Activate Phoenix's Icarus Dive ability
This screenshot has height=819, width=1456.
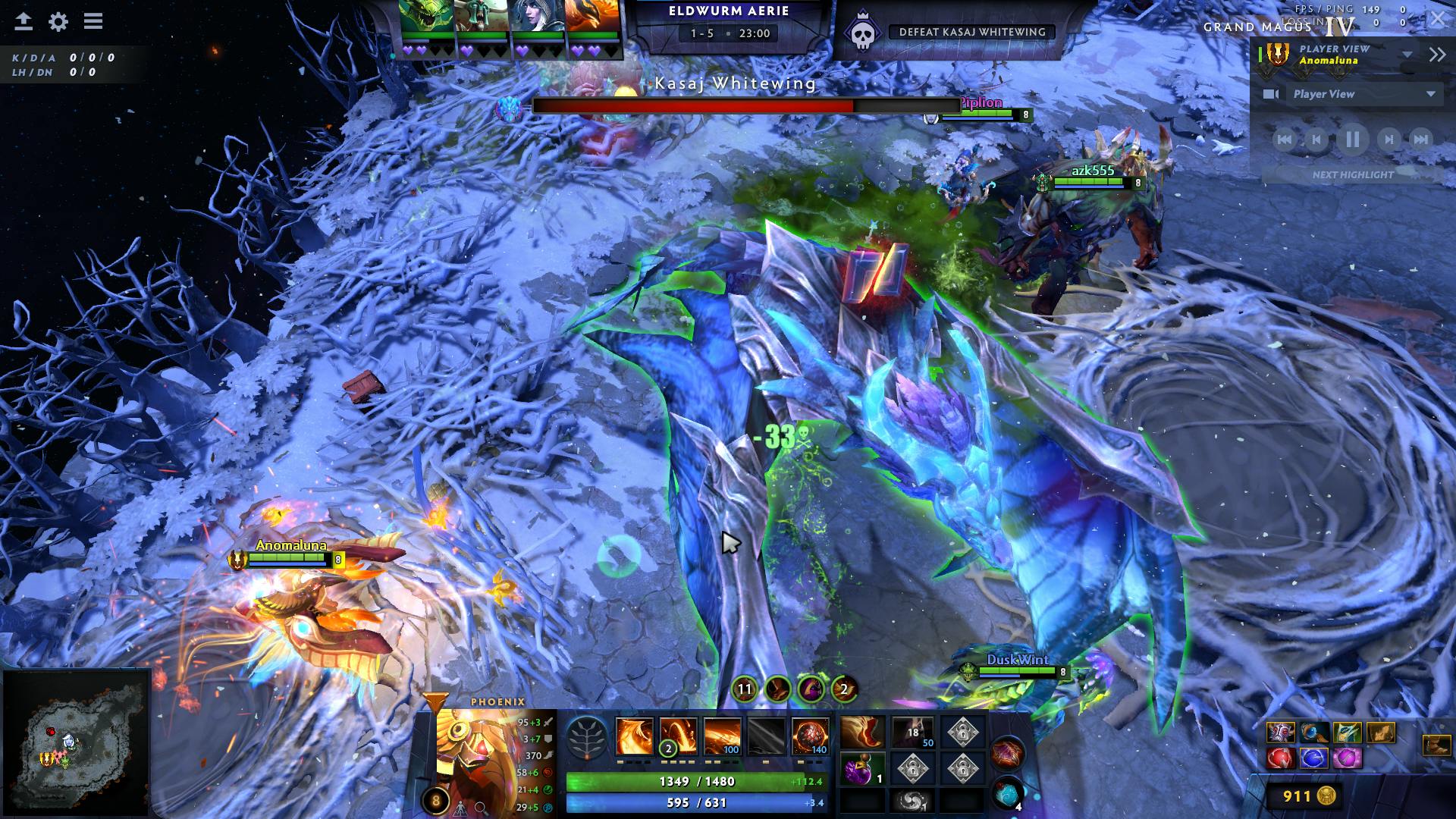(x=634, y=736)
